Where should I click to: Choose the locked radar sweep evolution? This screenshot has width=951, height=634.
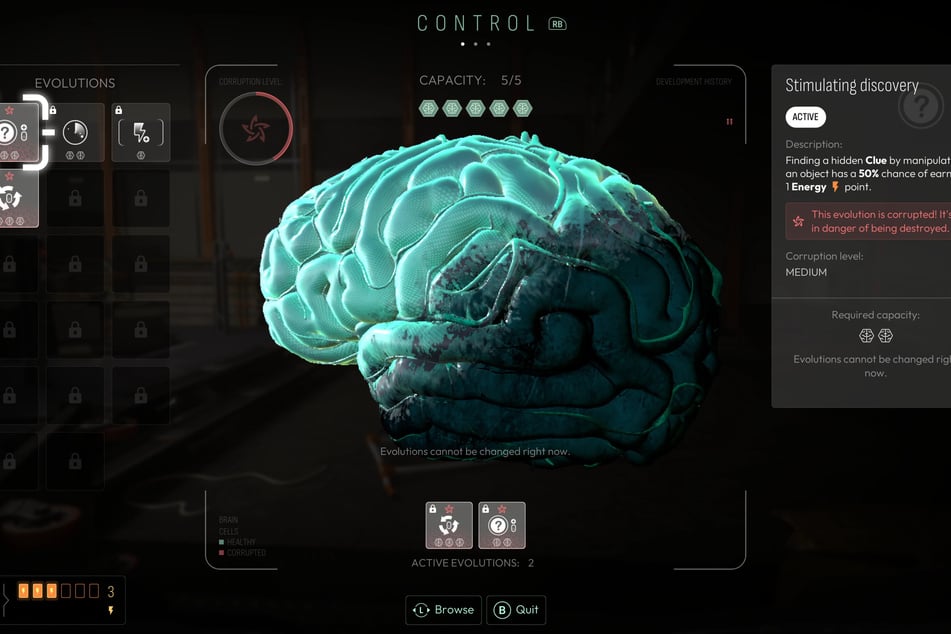point(75,132)
